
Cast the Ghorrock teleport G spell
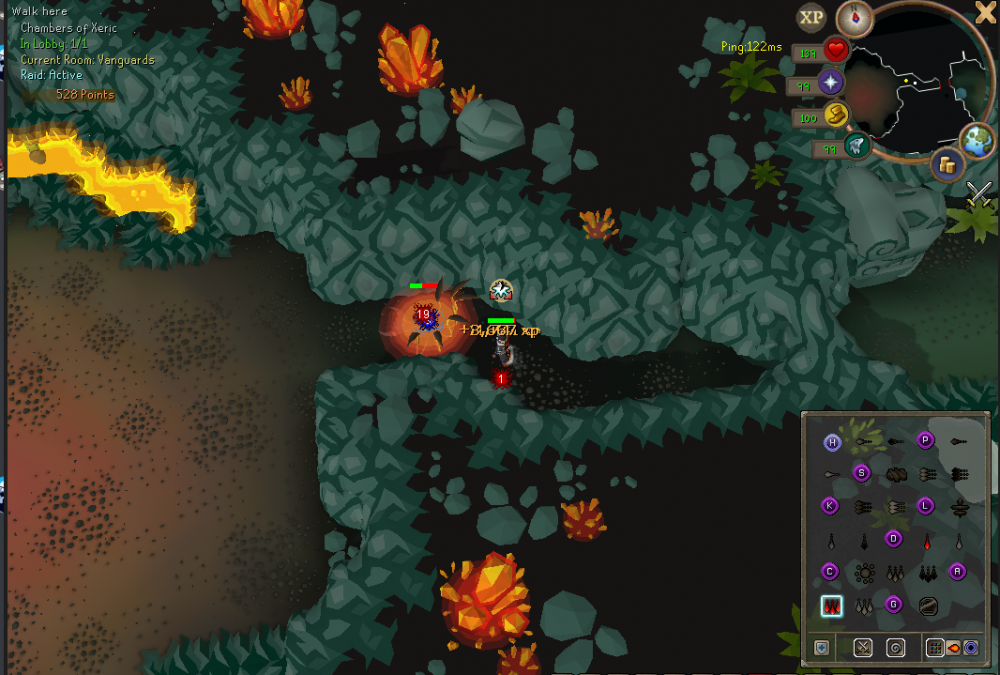(x=894, y=604)
